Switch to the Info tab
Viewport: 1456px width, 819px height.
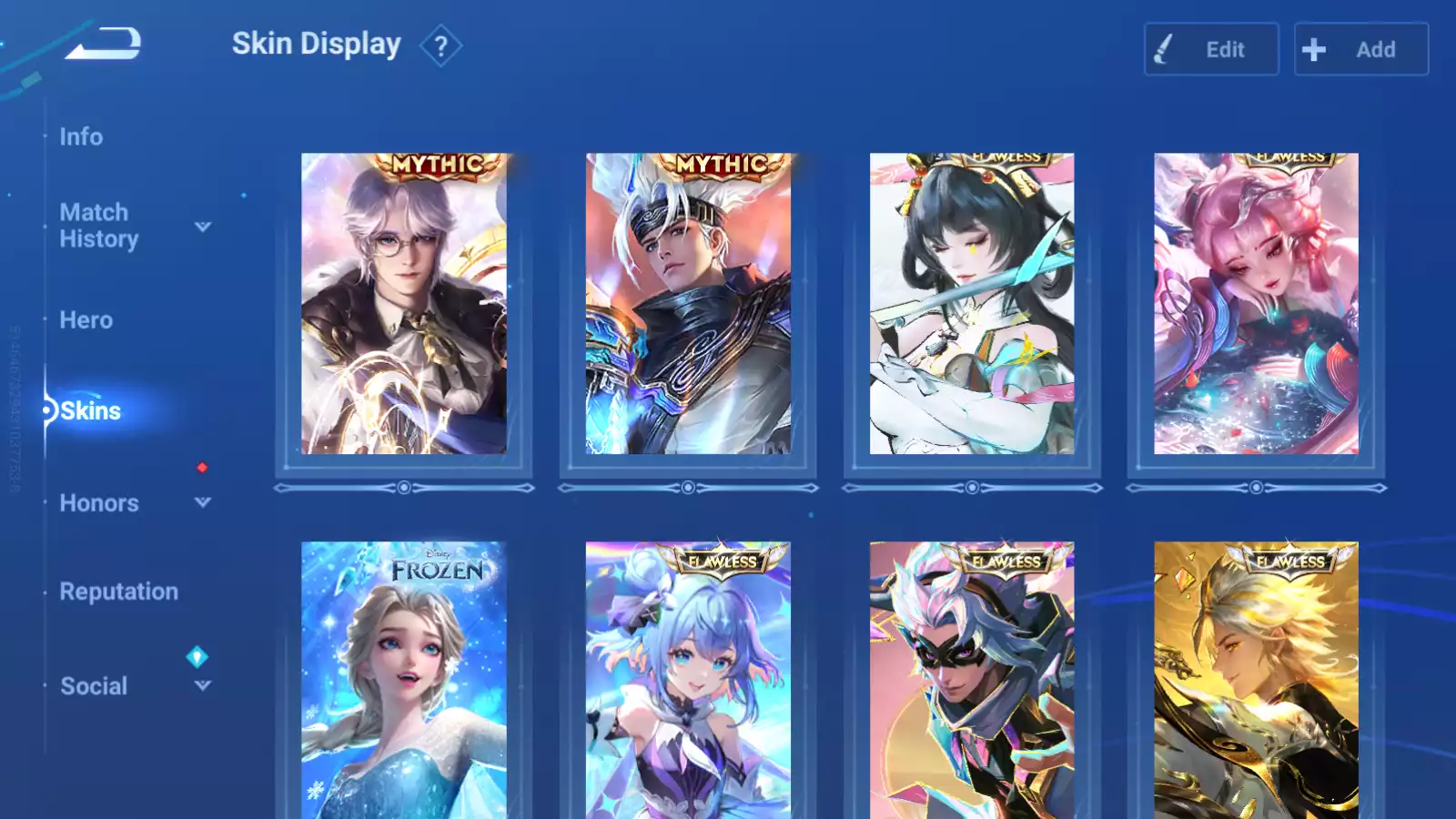[x=81, y=136]
